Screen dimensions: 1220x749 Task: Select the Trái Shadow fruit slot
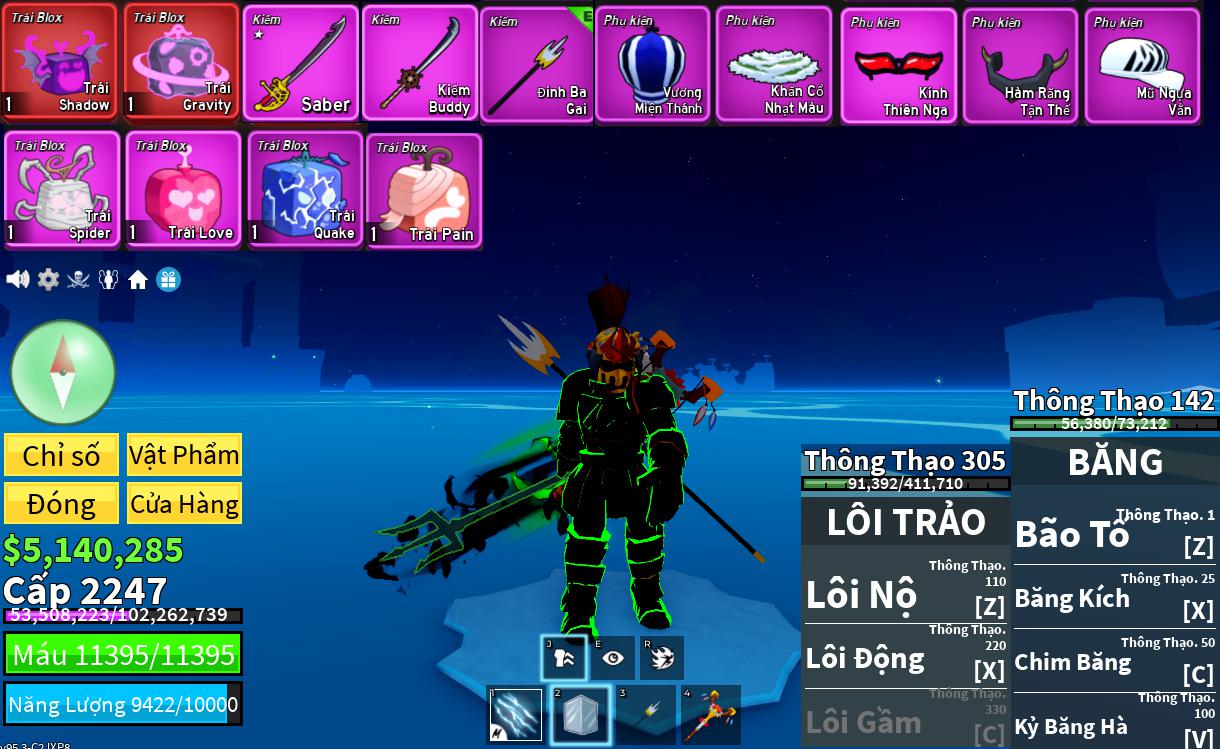(x=60, y=62)
